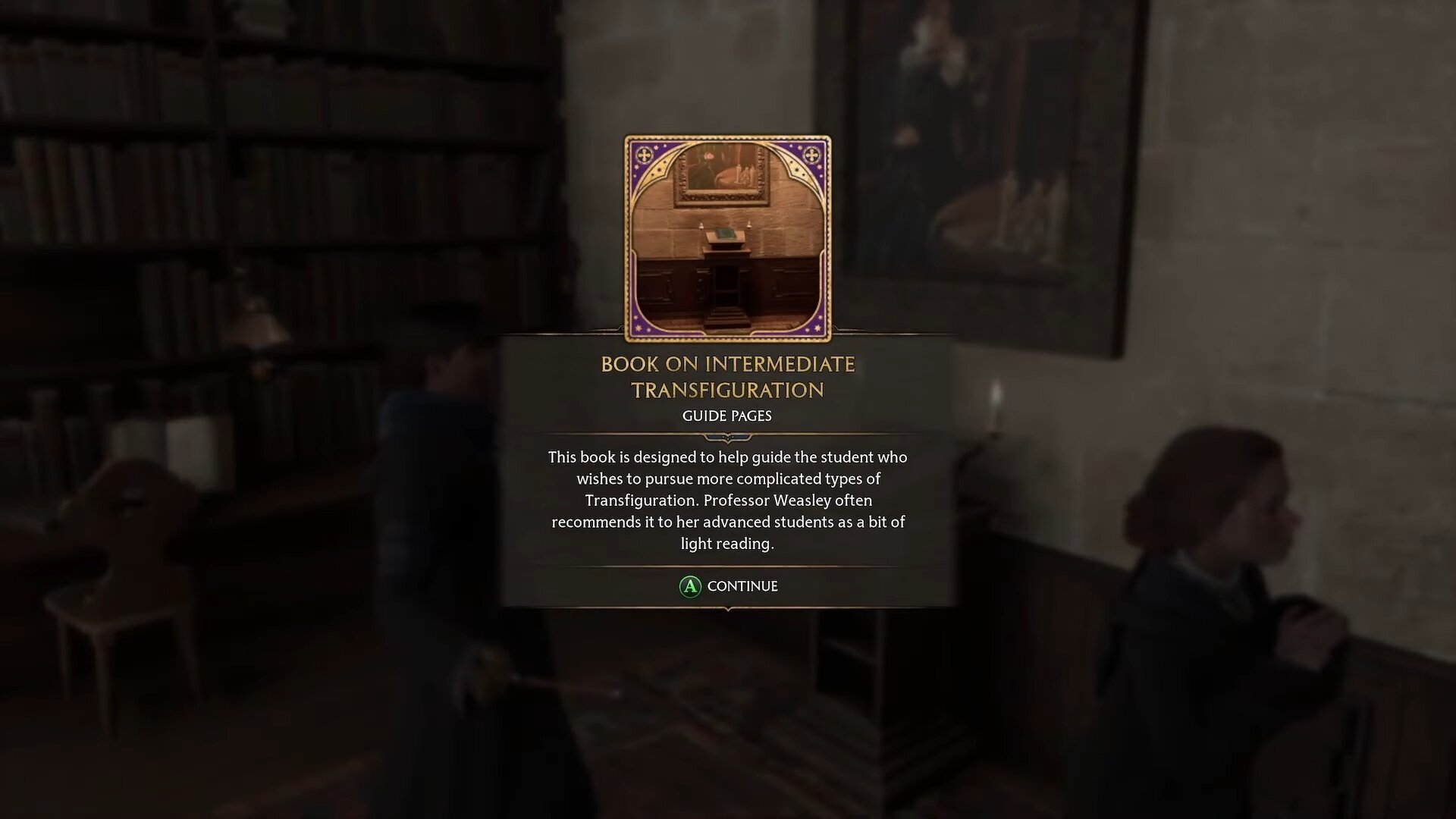Select the Book on Intermediate Transfiguration title
The height and width of the screenshot is (819, 1456).
[x=727, y=377]
